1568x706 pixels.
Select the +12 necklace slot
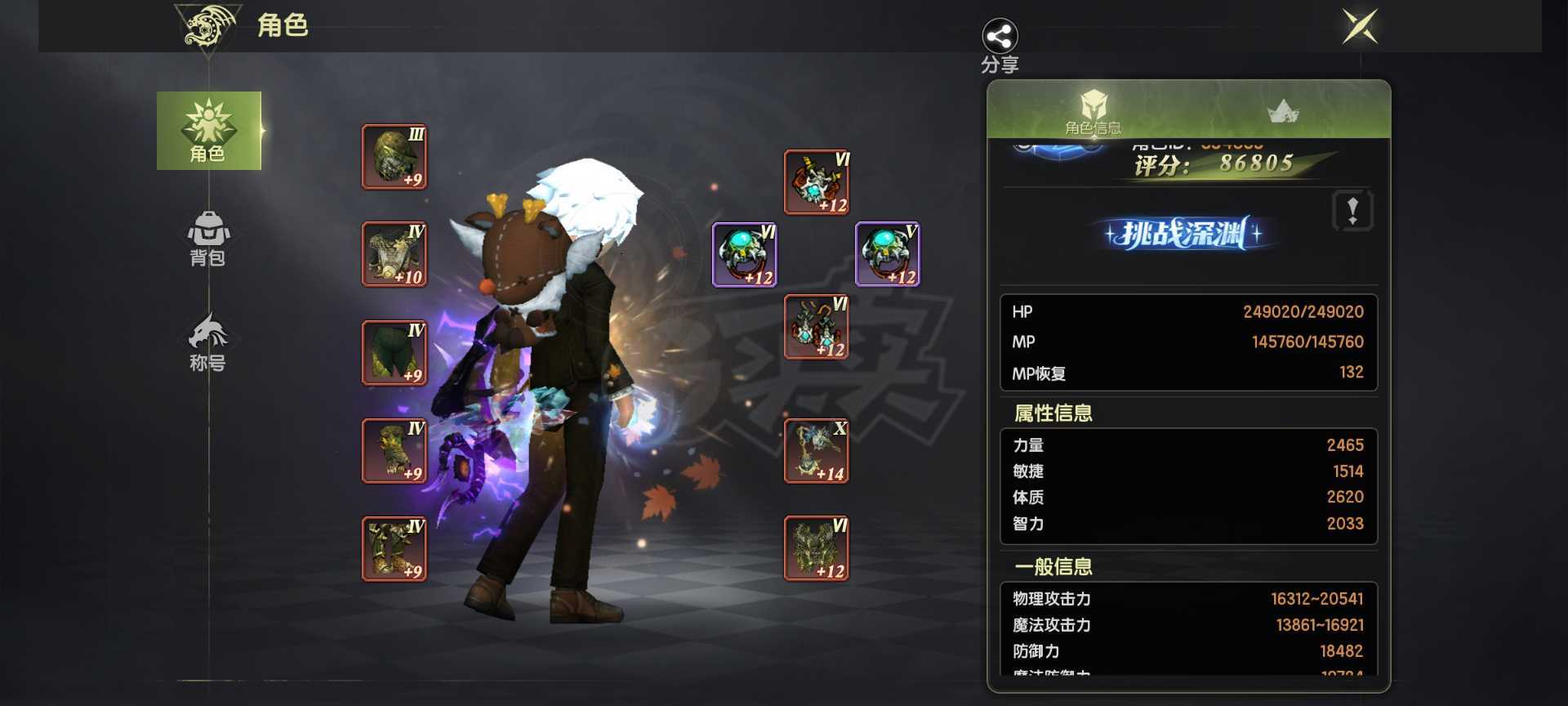[817, 182]
